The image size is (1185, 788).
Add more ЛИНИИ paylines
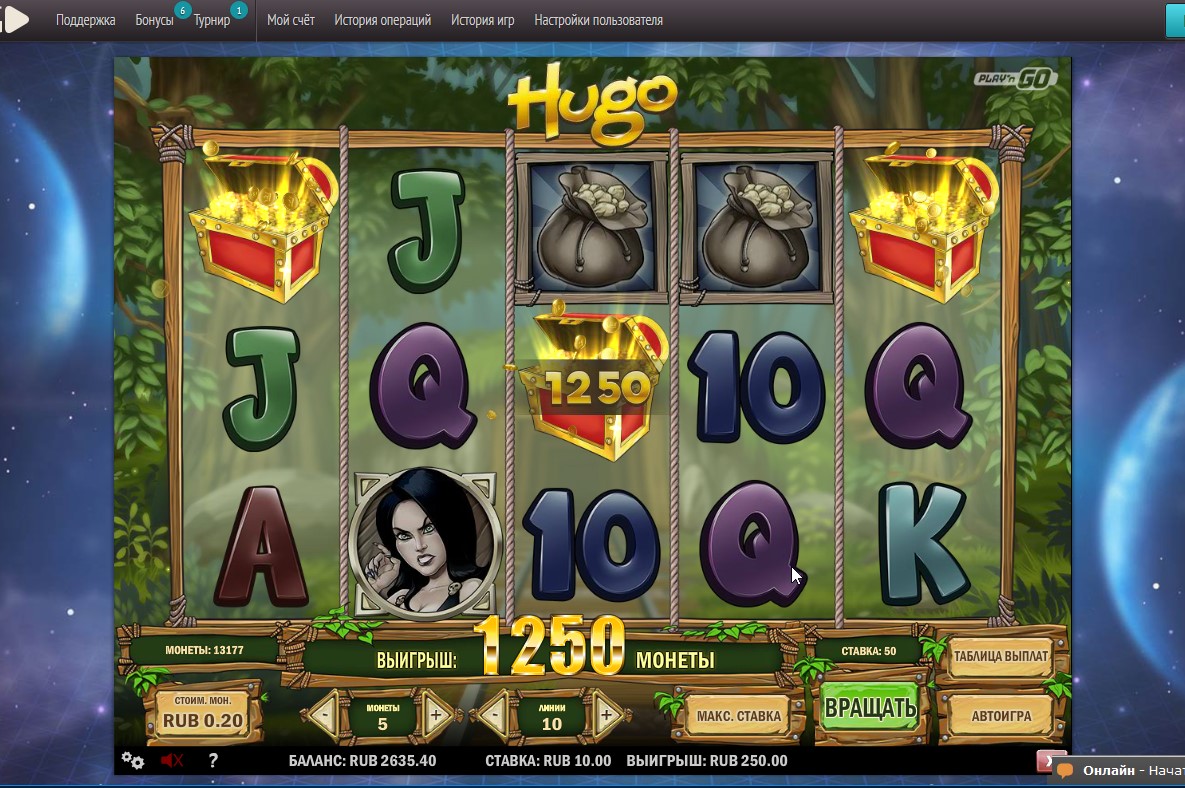pos(606,716)
